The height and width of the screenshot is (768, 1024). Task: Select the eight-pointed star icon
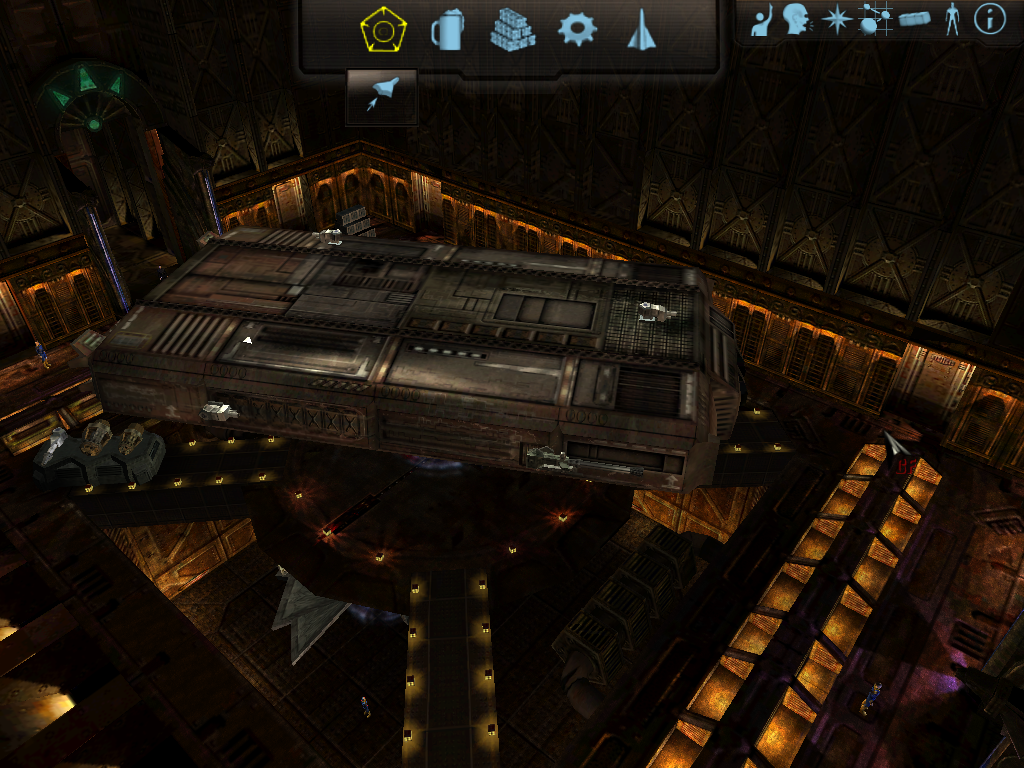[835, 19]
